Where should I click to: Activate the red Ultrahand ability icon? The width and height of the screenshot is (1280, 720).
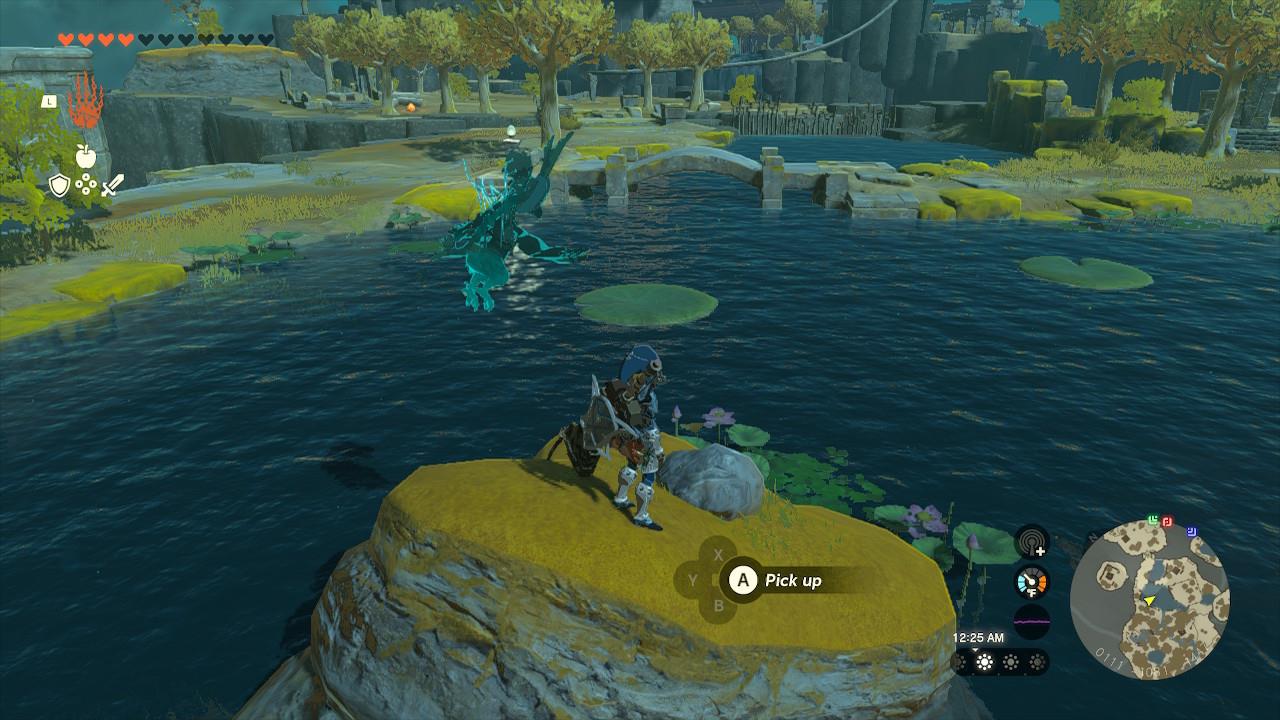(85, 101)
